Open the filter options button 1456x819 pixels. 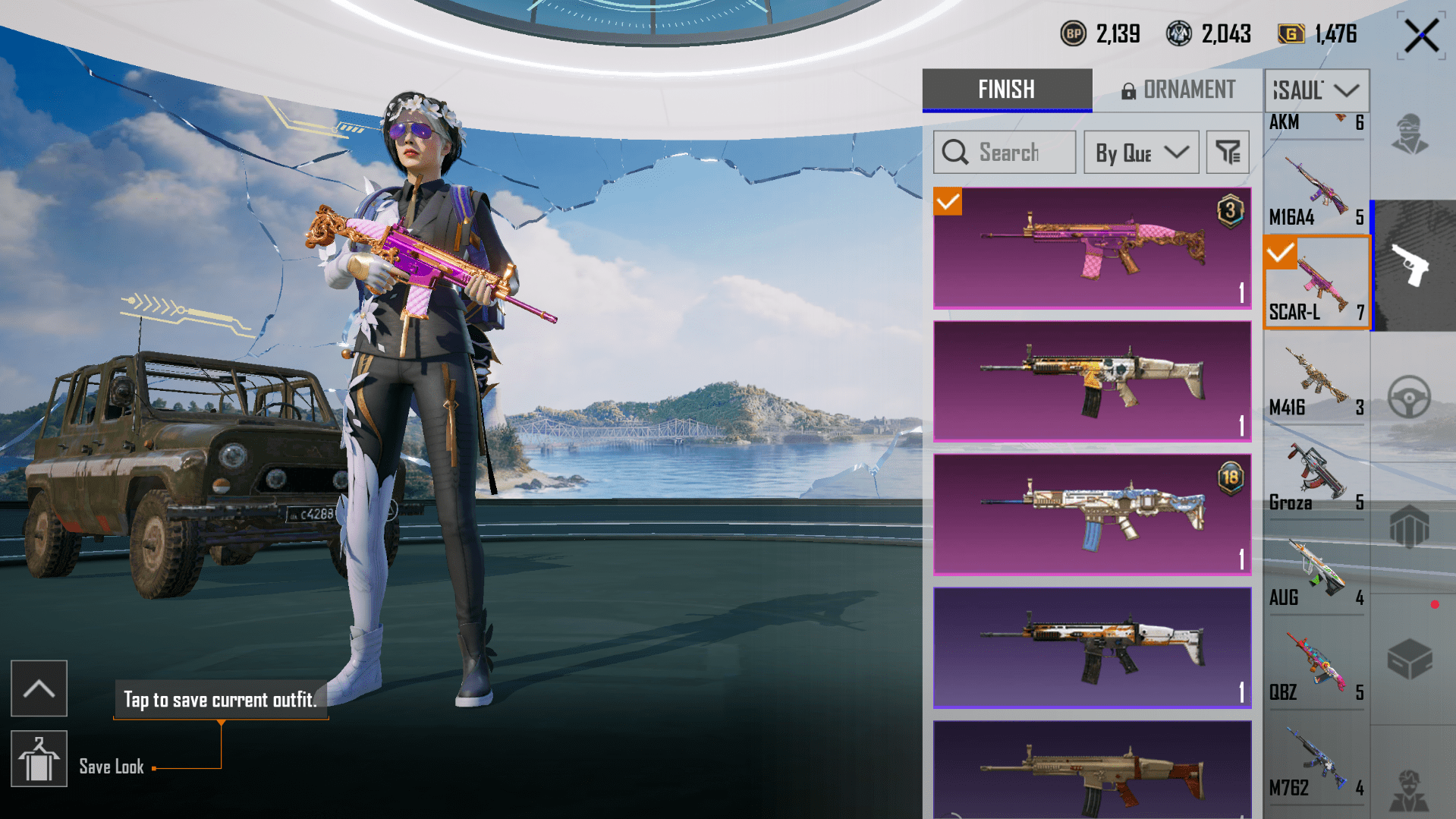point(1228,153)
